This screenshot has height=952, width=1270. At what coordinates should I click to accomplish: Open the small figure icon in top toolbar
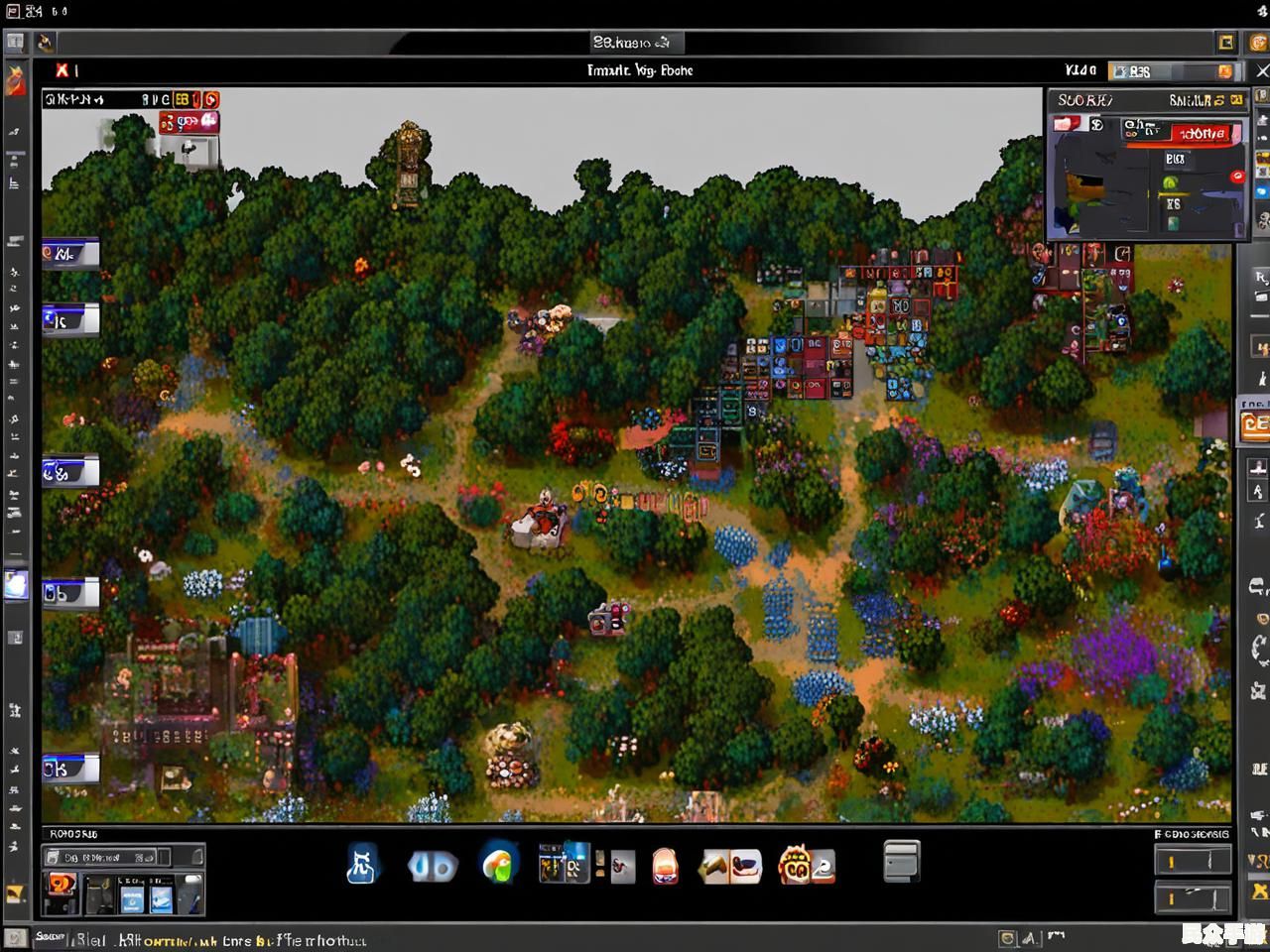(46, 43)
